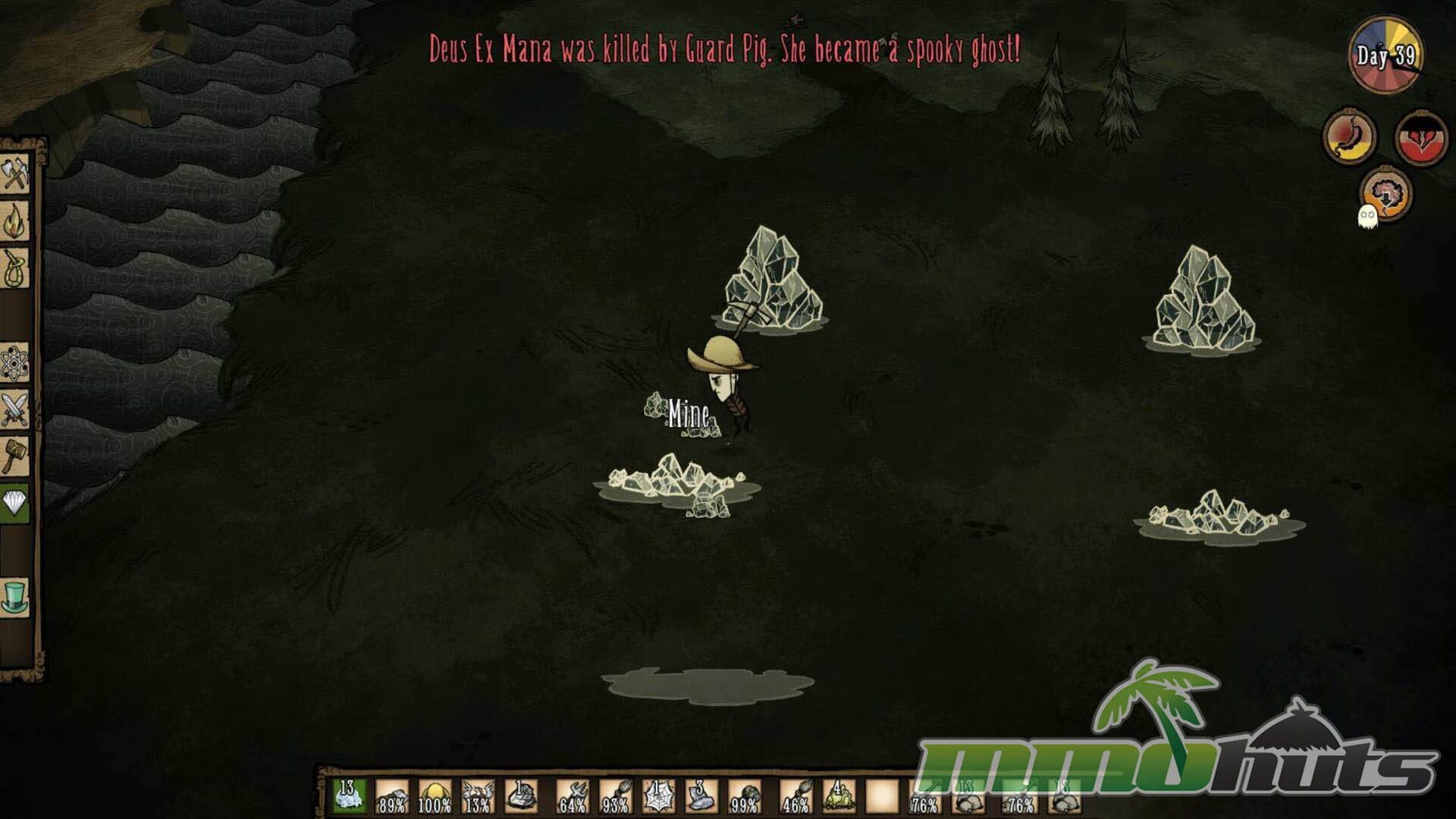Select the item at 99% durability
The width and height of the screenshot is (1456, 819).
pos(744,796)
